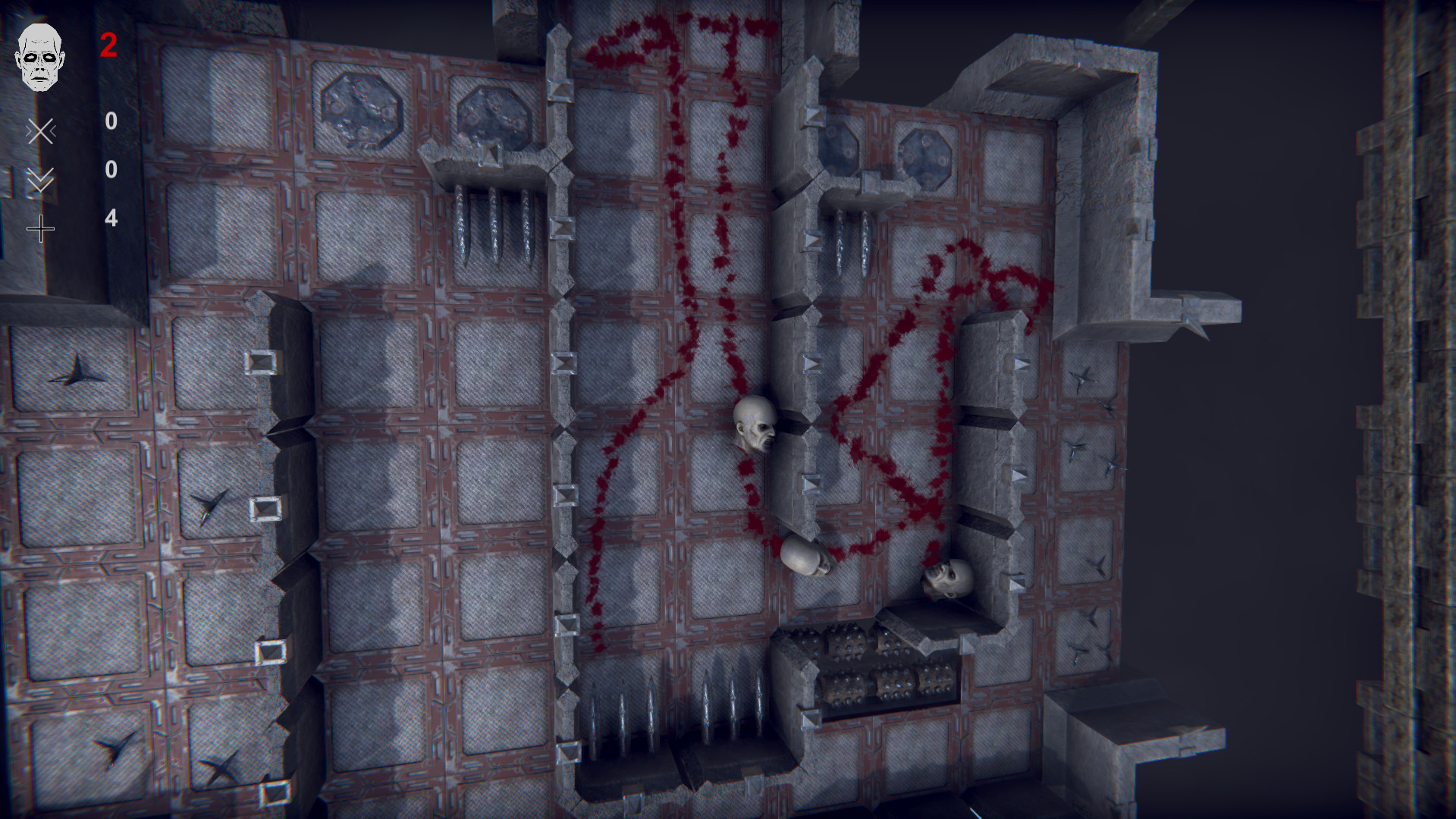
Task: Click the white 0 beside the crossed-arrows icon
Action: point(111,118)
